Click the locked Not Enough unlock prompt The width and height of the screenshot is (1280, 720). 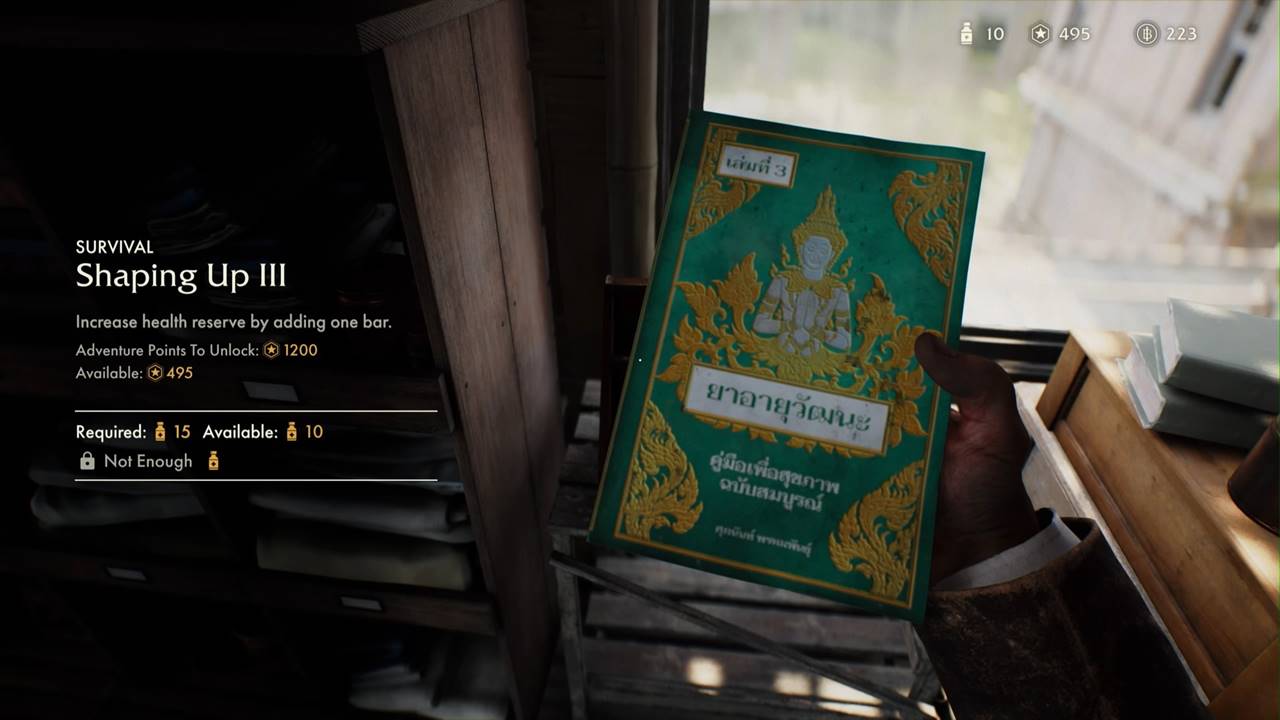point(148,461)
